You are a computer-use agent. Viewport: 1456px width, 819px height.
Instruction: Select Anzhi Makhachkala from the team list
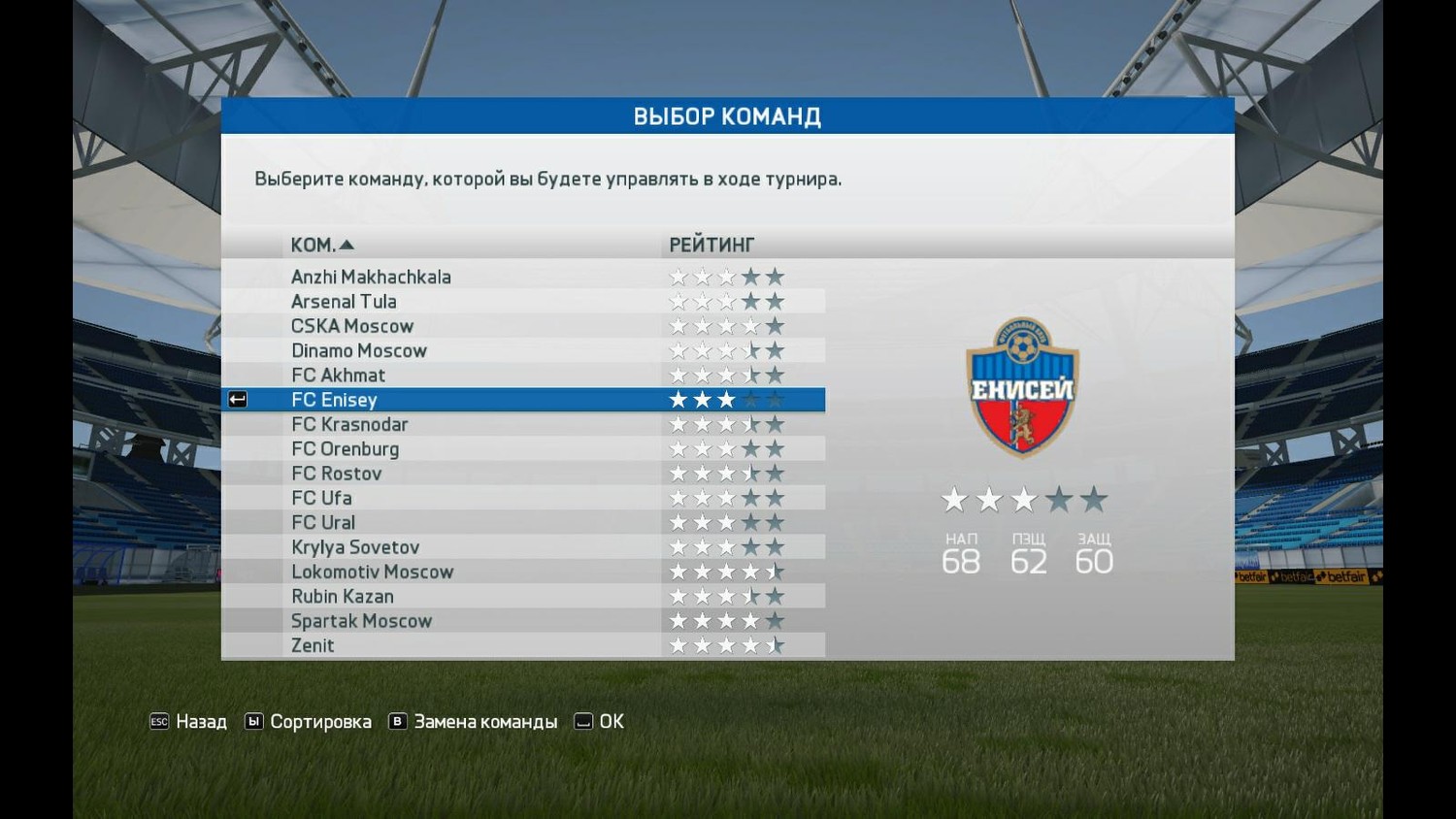(371, 277)
